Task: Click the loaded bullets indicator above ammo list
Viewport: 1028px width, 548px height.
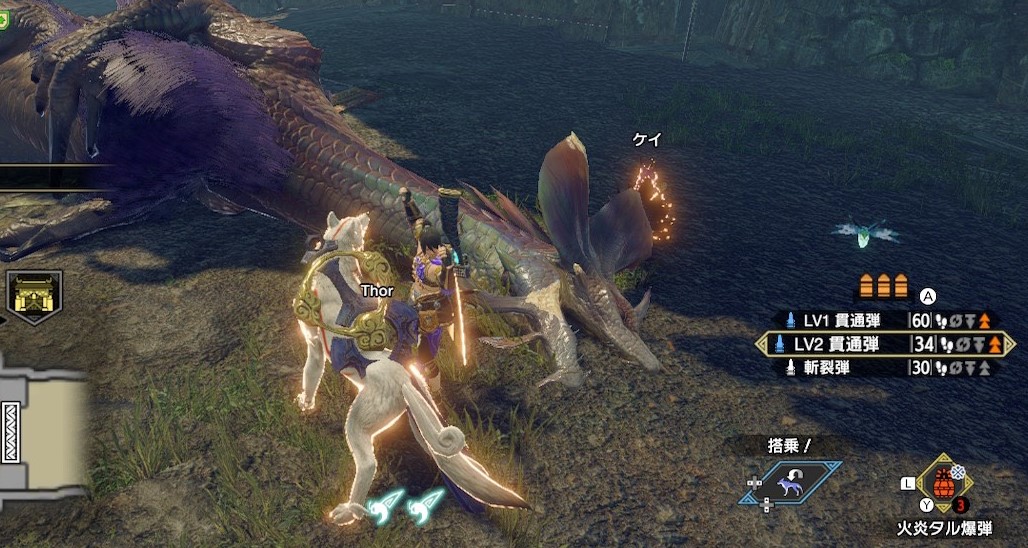Action: click(x=885, y=288)
